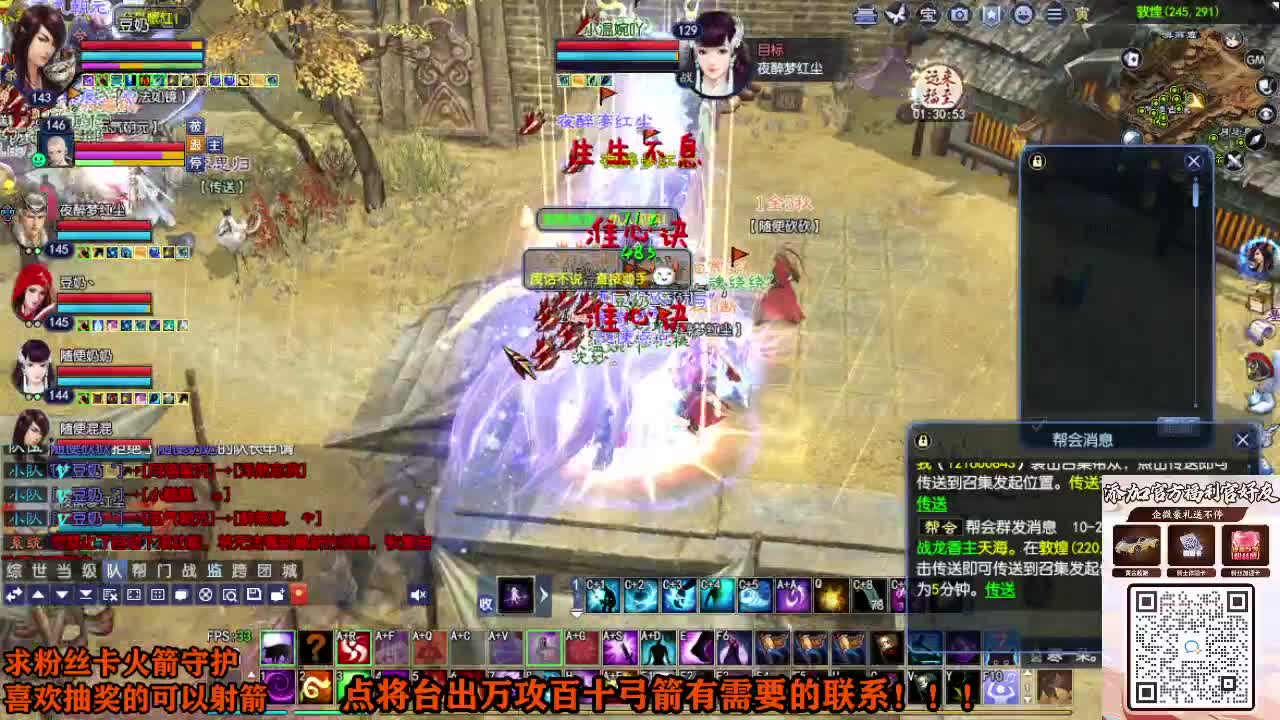Image resolution: width=1280 pixels, height=720 pixels.
Task: Mute sound with the speaker icon above the hotbar
Action: tap(418, 593)
